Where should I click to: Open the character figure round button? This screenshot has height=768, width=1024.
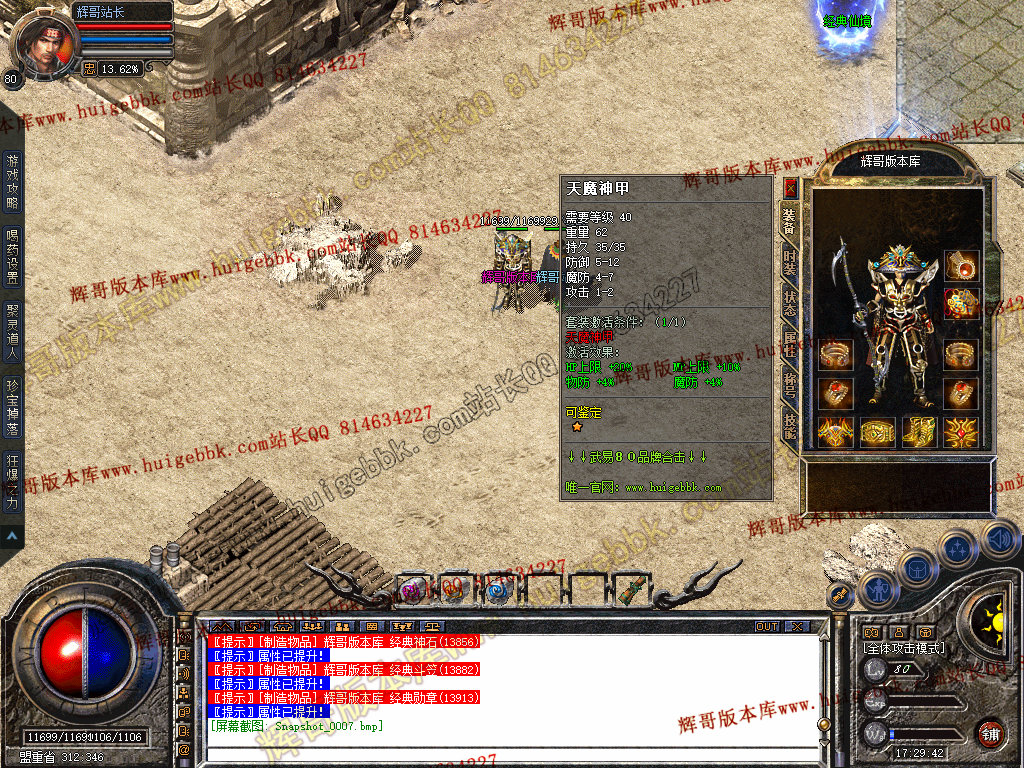(877, 589)
